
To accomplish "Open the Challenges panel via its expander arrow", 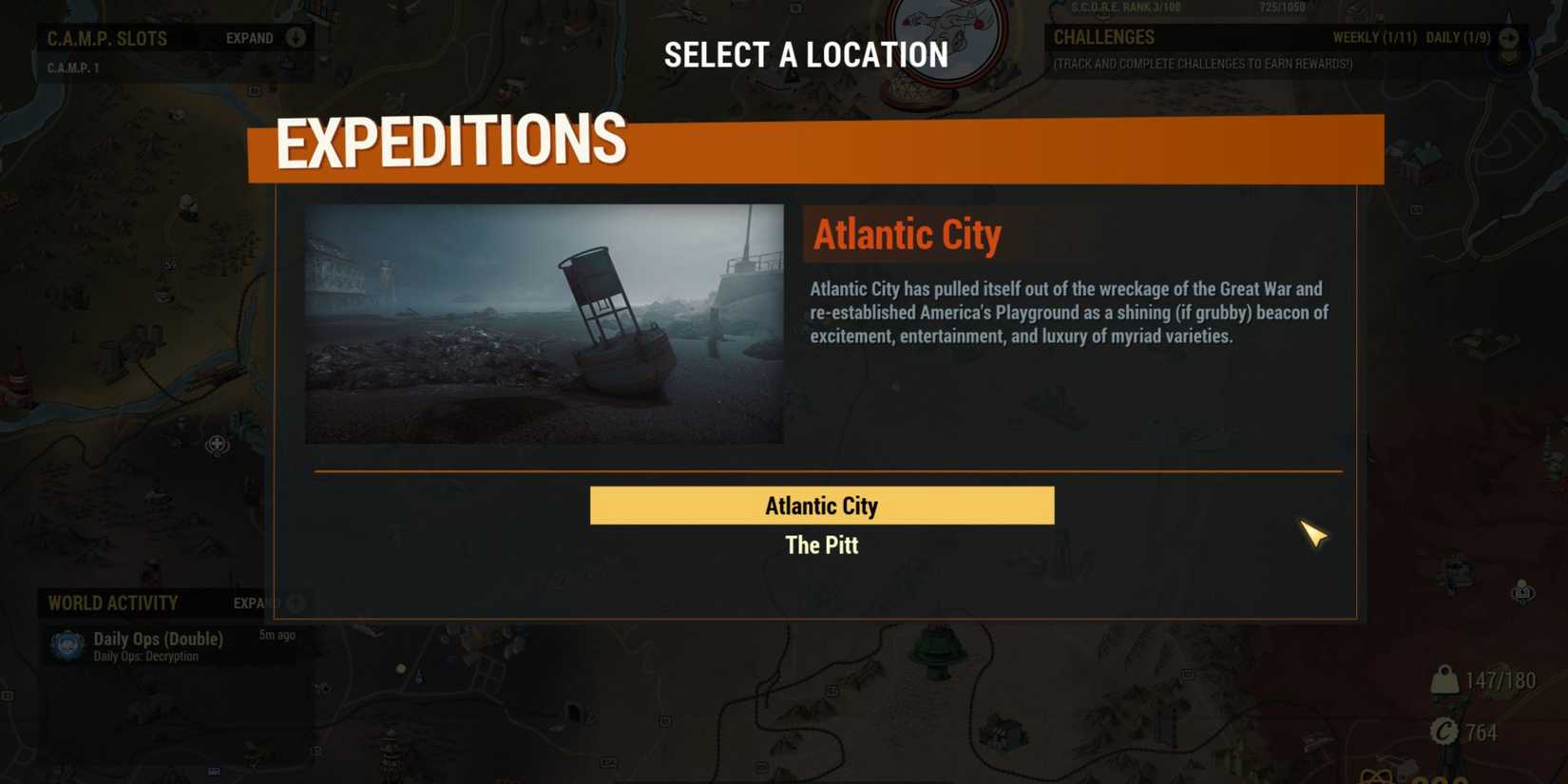I will pyautogui.click(x=1509, y=38).
